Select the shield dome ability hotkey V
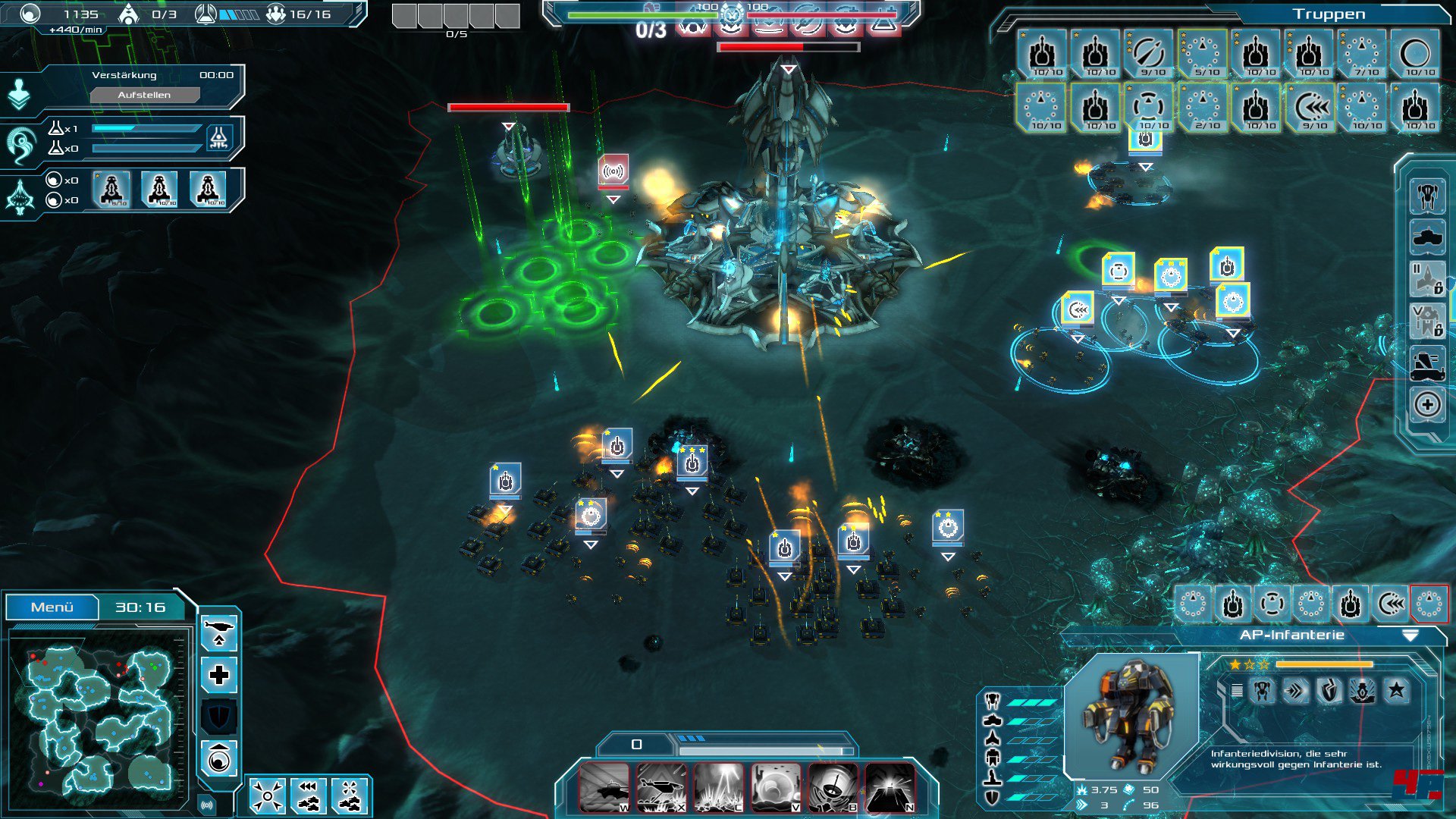Image resolution: width=1456 pixels, height=819 pixels. point(775,788)
